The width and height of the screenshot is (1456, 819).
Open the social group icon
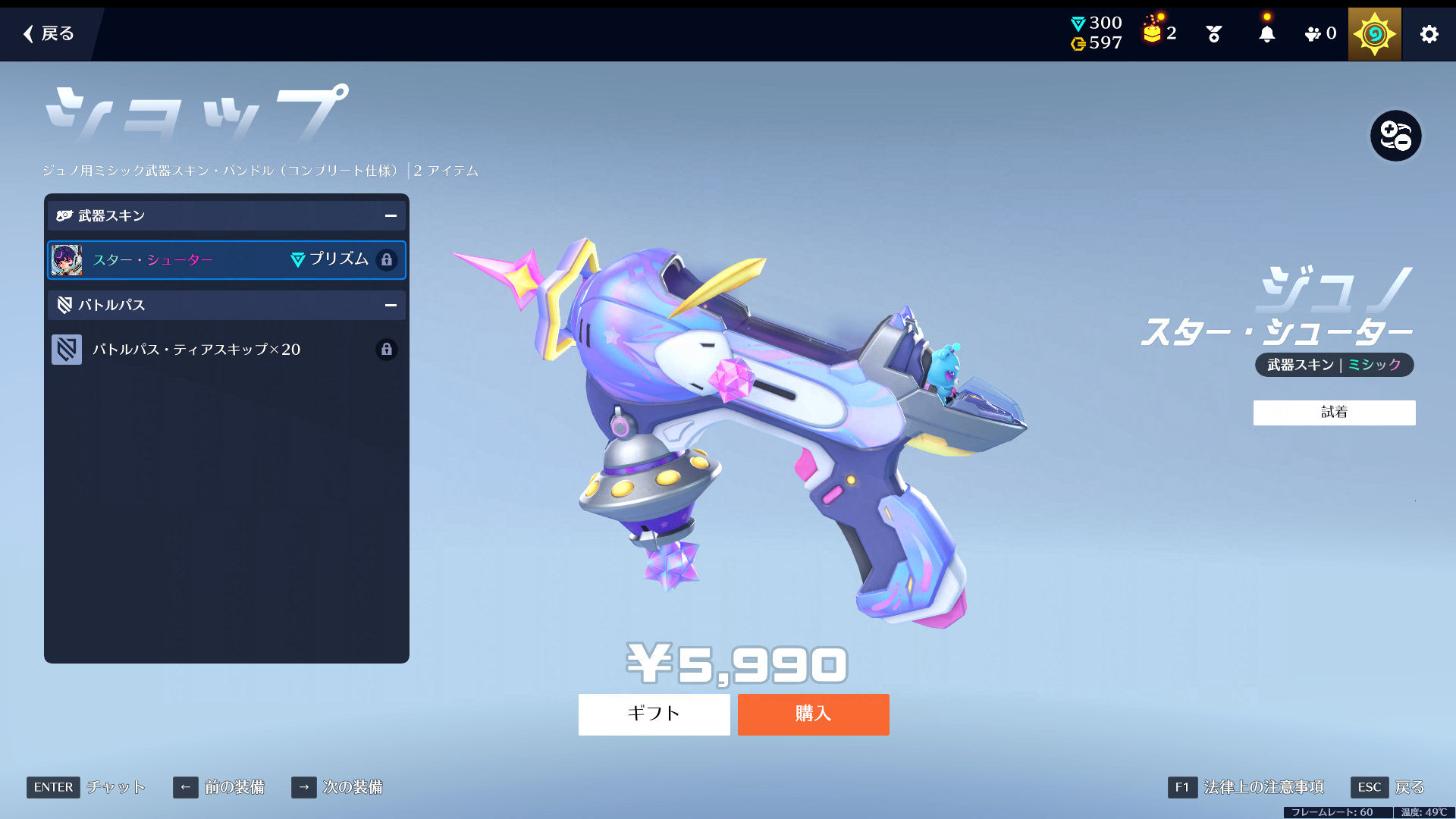(1319, 34)
